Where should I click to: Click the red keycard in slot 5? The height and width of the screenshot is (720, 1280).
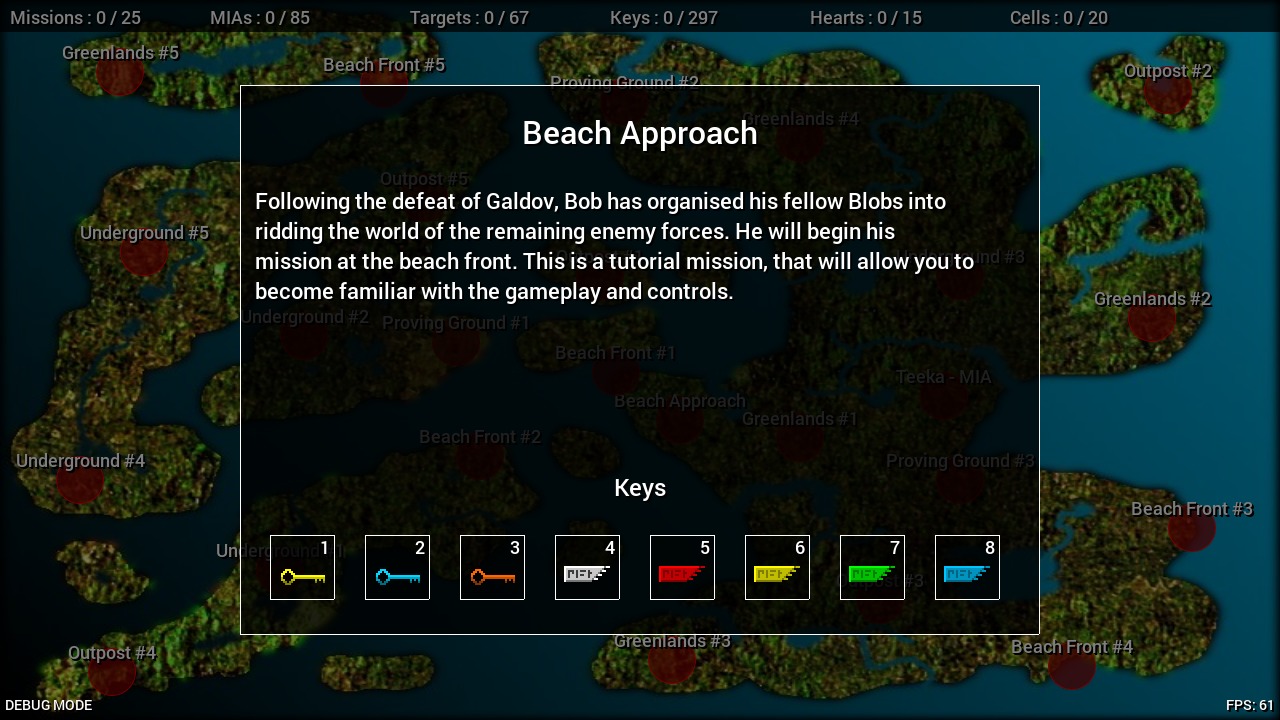[682, 568]
